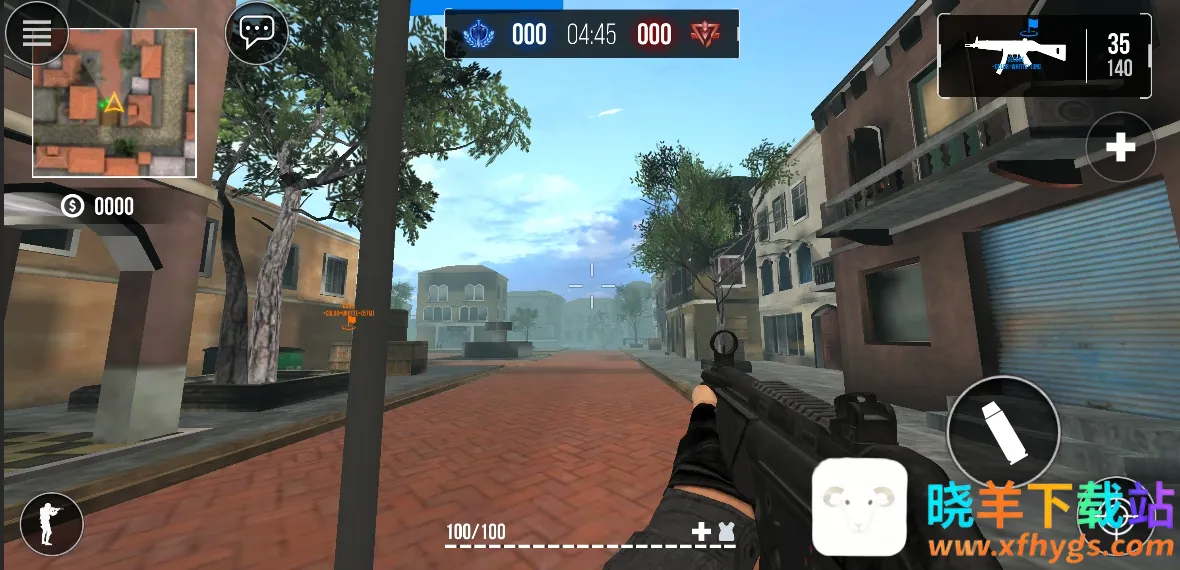
Task: Reload with the bullet button
Action: pos(1003,431)
